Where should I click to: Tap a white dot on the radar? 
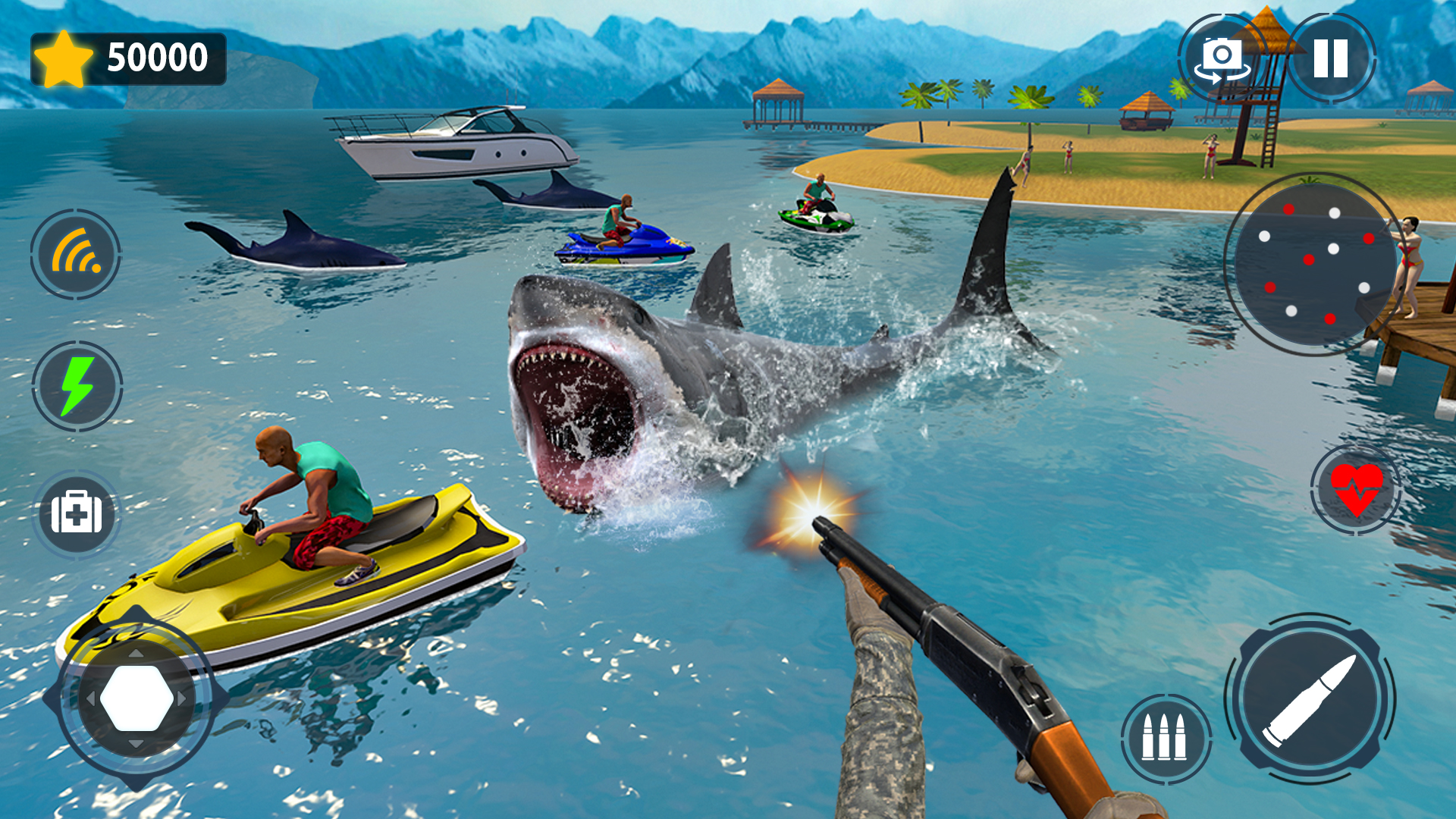coord(1334,249)
